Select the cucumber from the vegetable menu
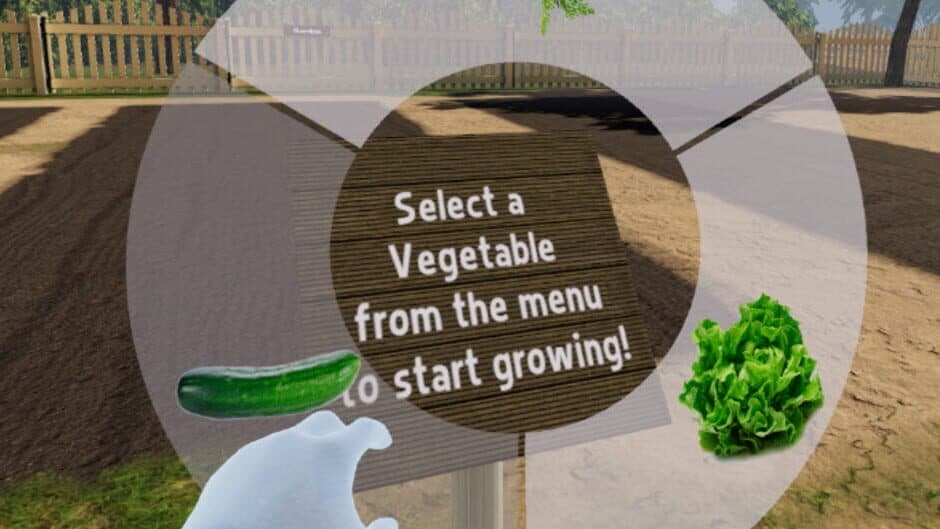 pos(267,382)
